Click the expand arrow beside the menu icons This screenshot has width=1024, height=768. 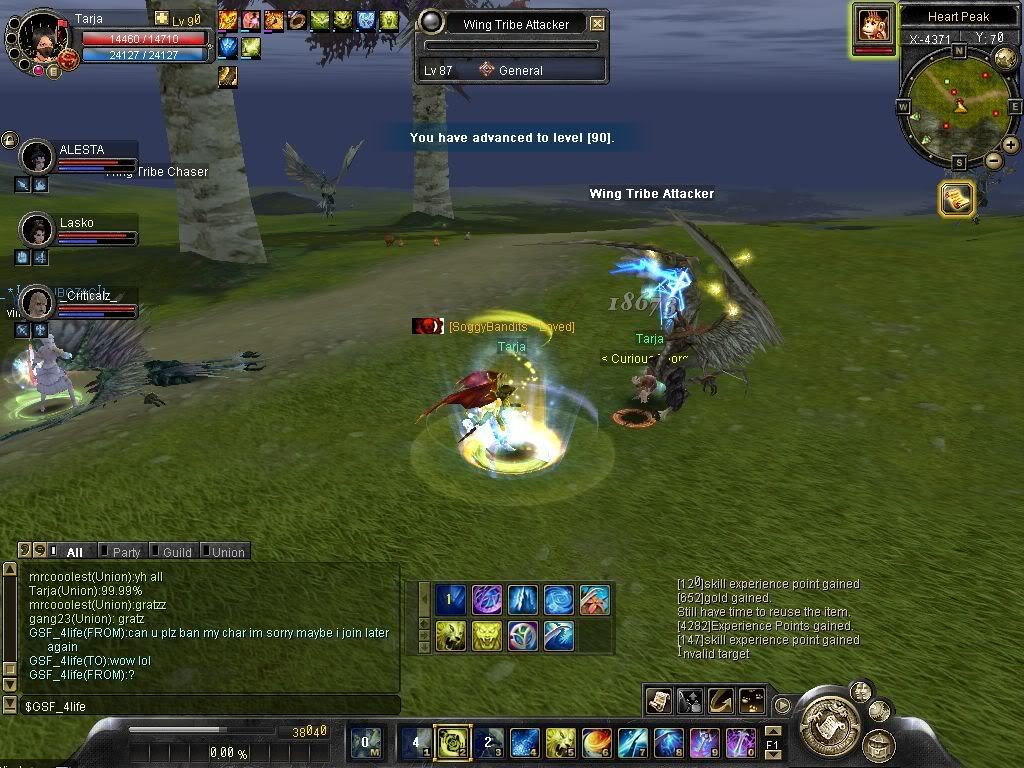783,705
